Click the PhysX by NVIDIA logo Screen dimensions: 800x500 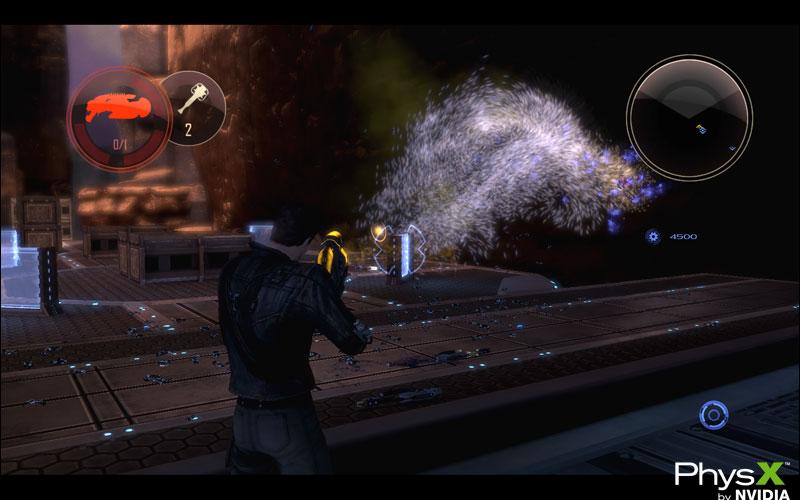725,476
